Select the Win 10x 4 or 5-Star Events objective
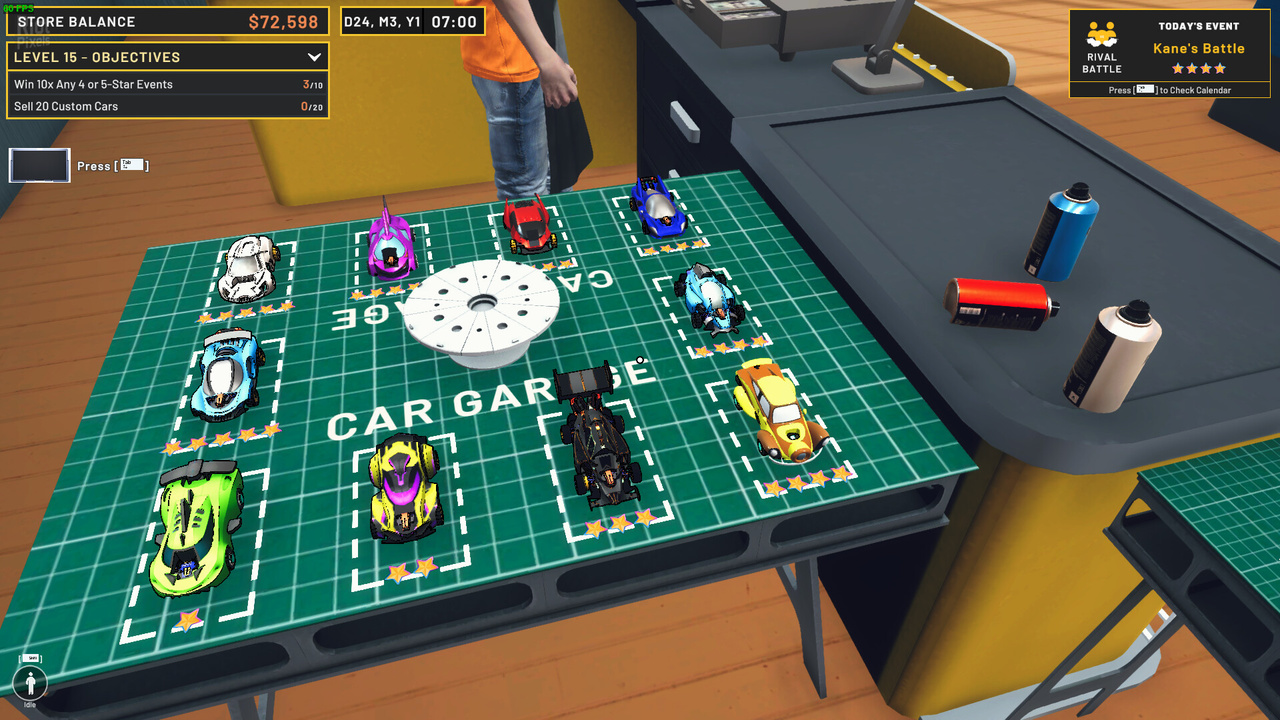This screenshot has width=1280, height=720. pyautogui.click(x=167, y=85)
